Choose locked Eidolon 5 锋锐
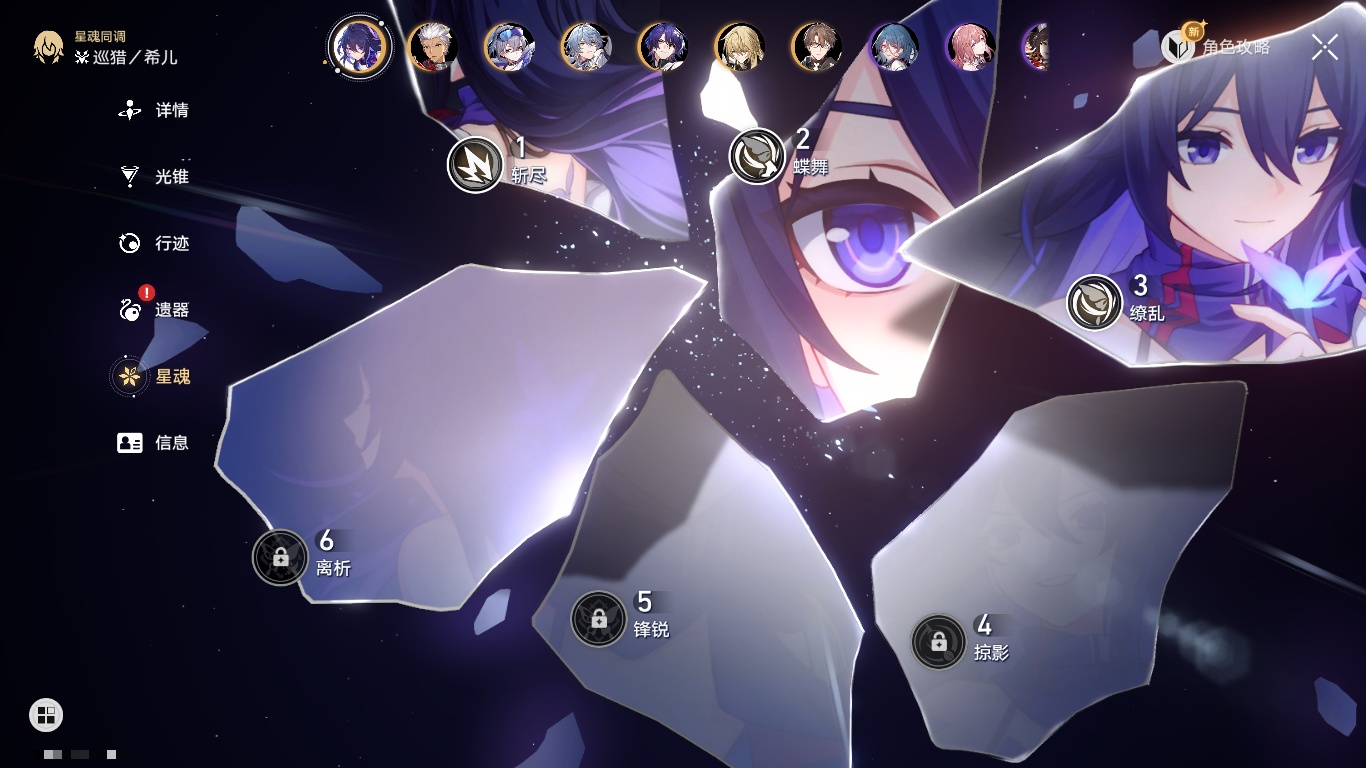Image resolution: width=1366 pixels, height=768 pixels. [598, 619]
